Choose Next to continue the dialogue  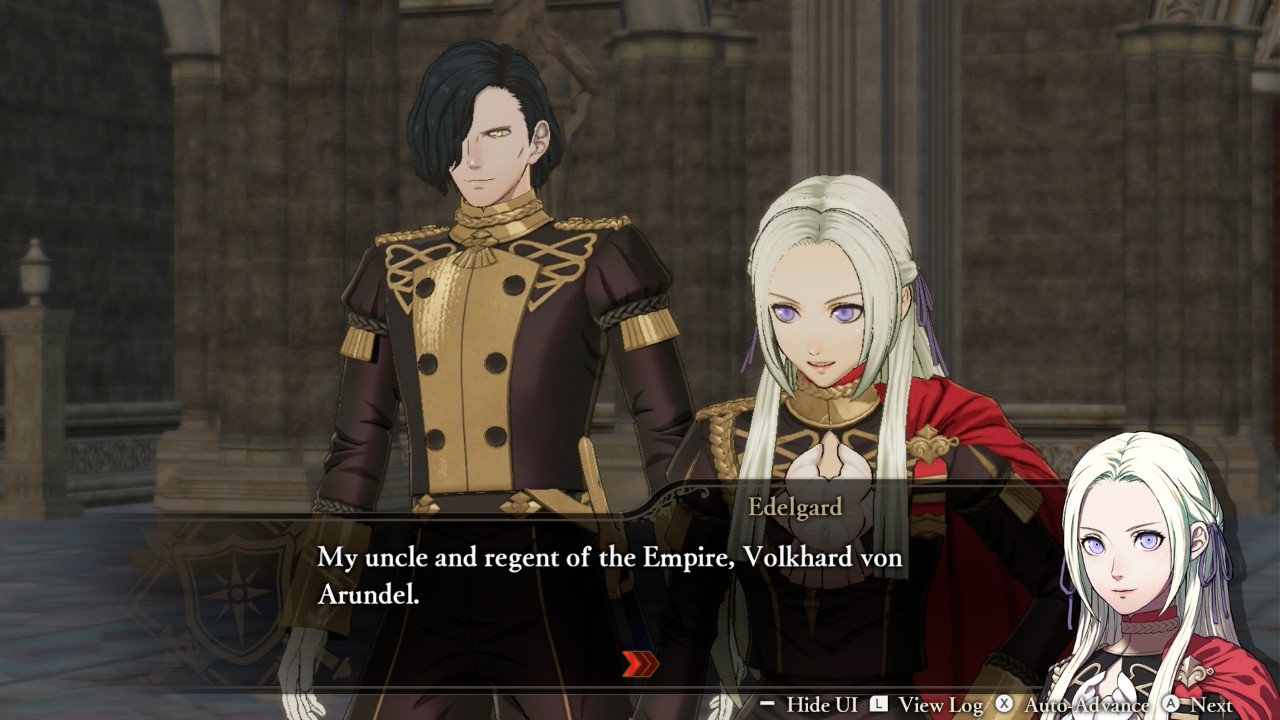pyautogui.click(x=1210, y=705)
